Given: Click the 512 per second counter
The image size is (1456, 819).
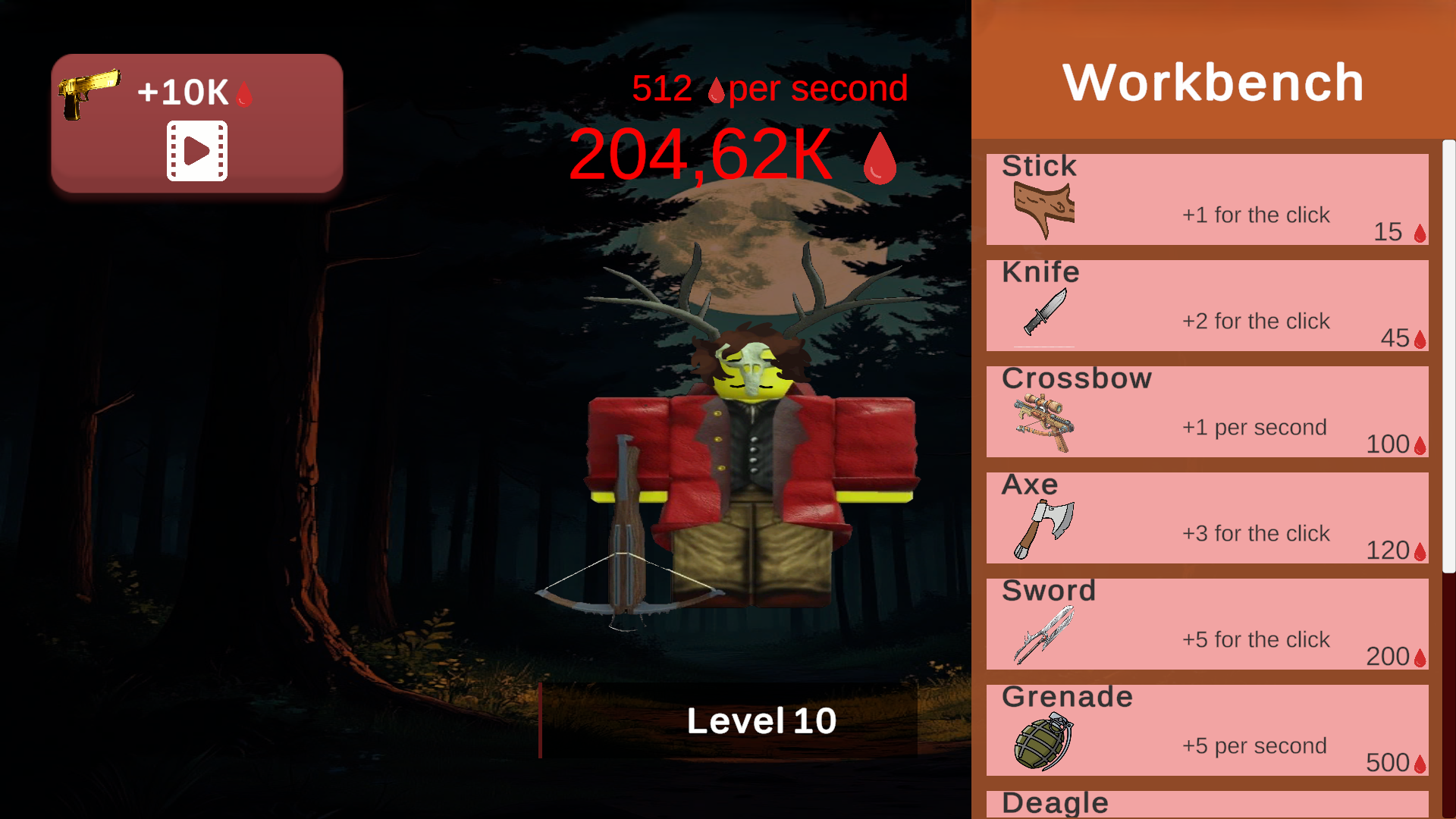Looking at the screenshot, I should pyautogui.click(x=770, y=88).
